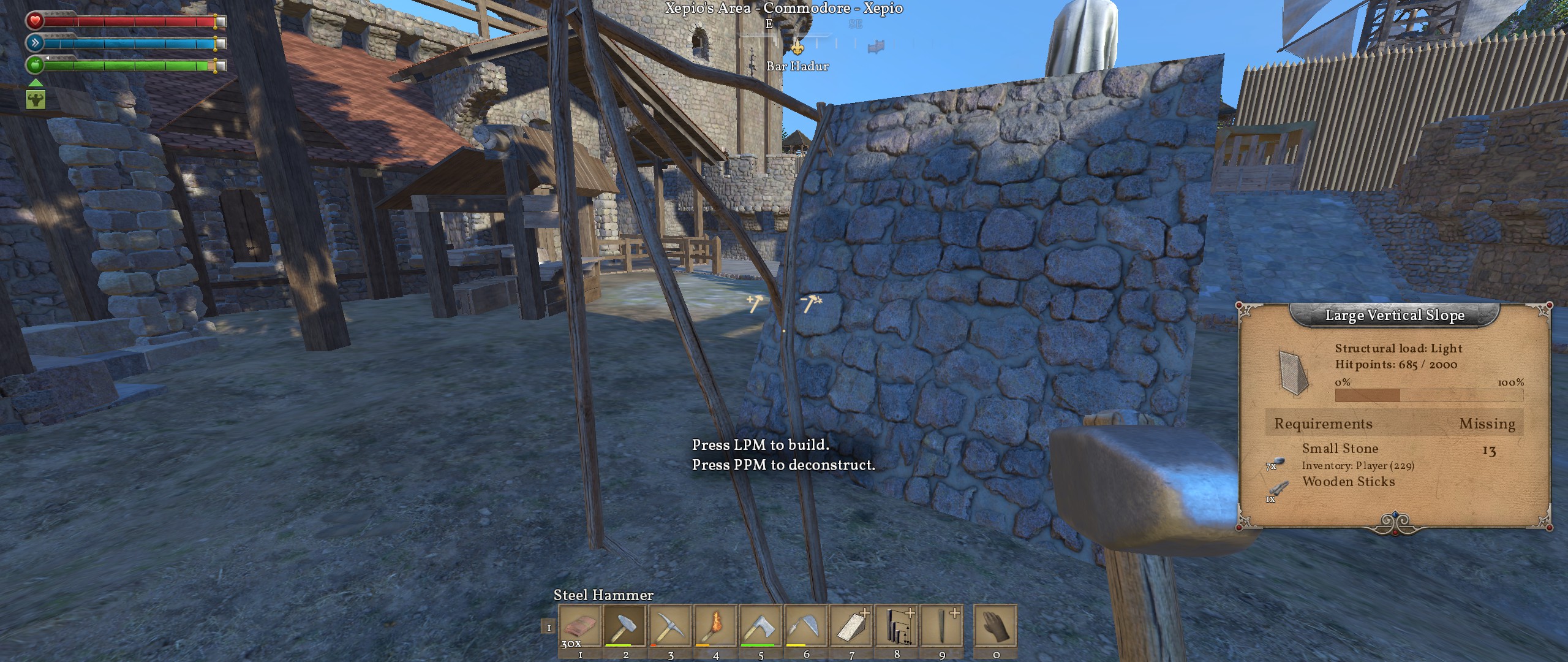1568x662 pixels.
Task: Select the sickle hotbar slot
Action: [x=806, y=626]
